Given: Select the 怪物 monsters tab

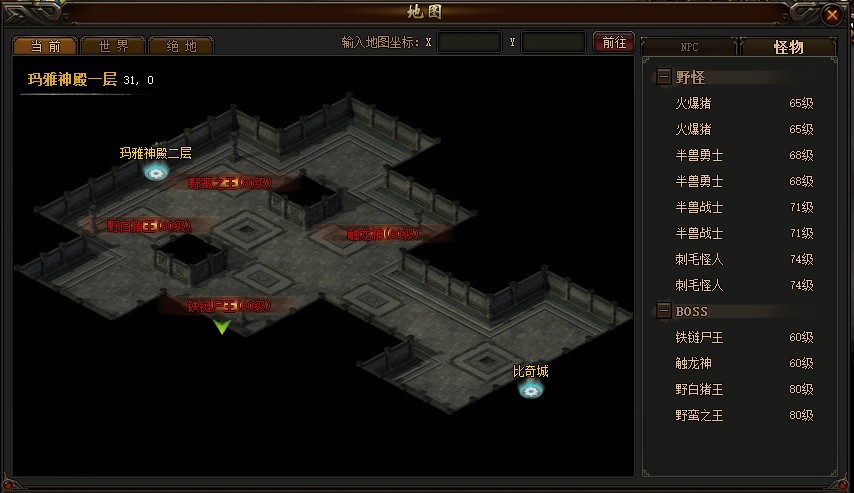Looking at the screenshot, I should coord(790,47).
